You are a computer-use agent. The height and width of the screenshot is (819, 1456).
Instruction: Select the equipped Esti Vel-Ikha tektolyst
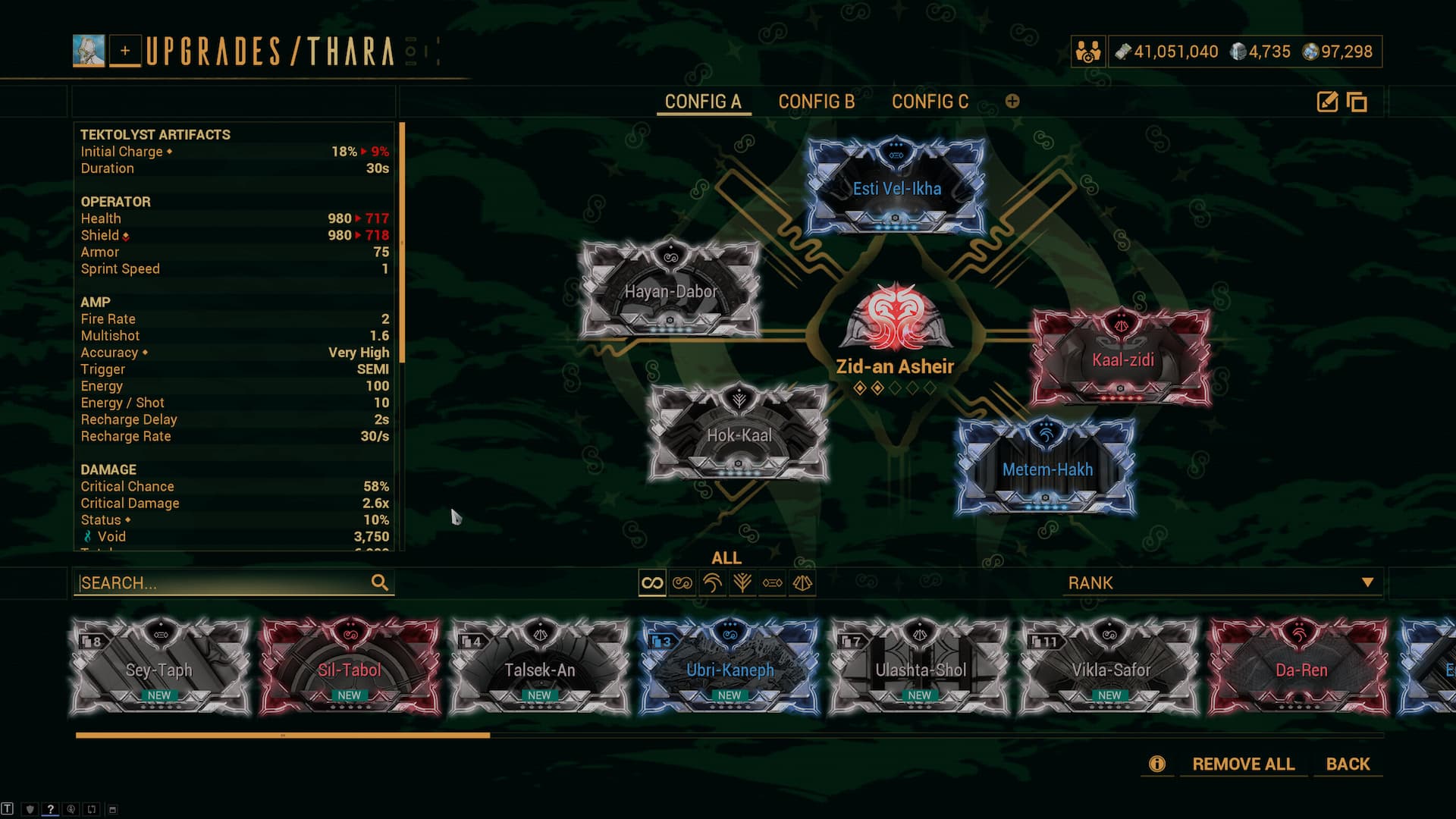tap(896, 187)
